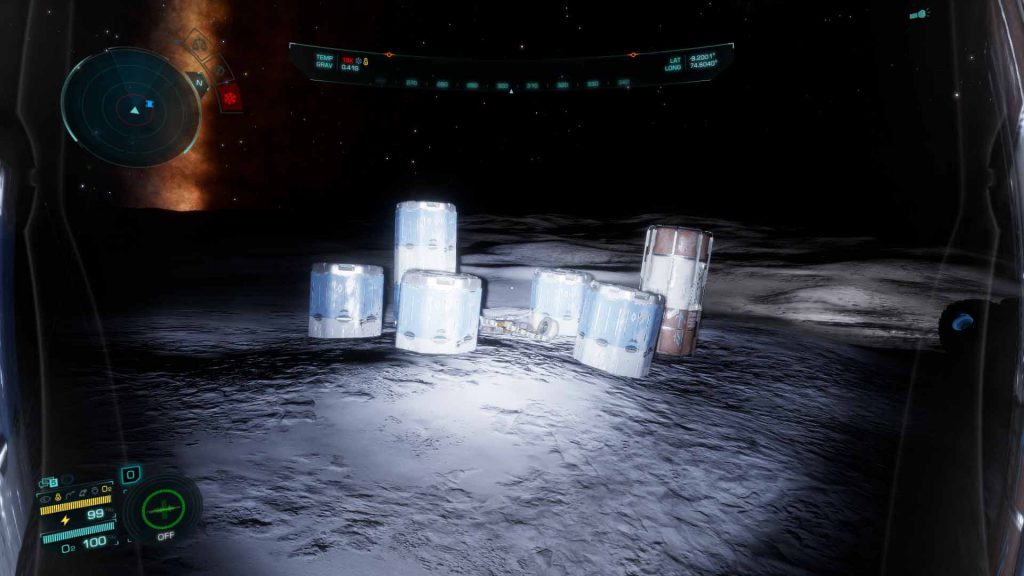Viewport: 1024px width, 576px height.
Task: Click the battery icon in top-right corner
Action: point(918,15)
